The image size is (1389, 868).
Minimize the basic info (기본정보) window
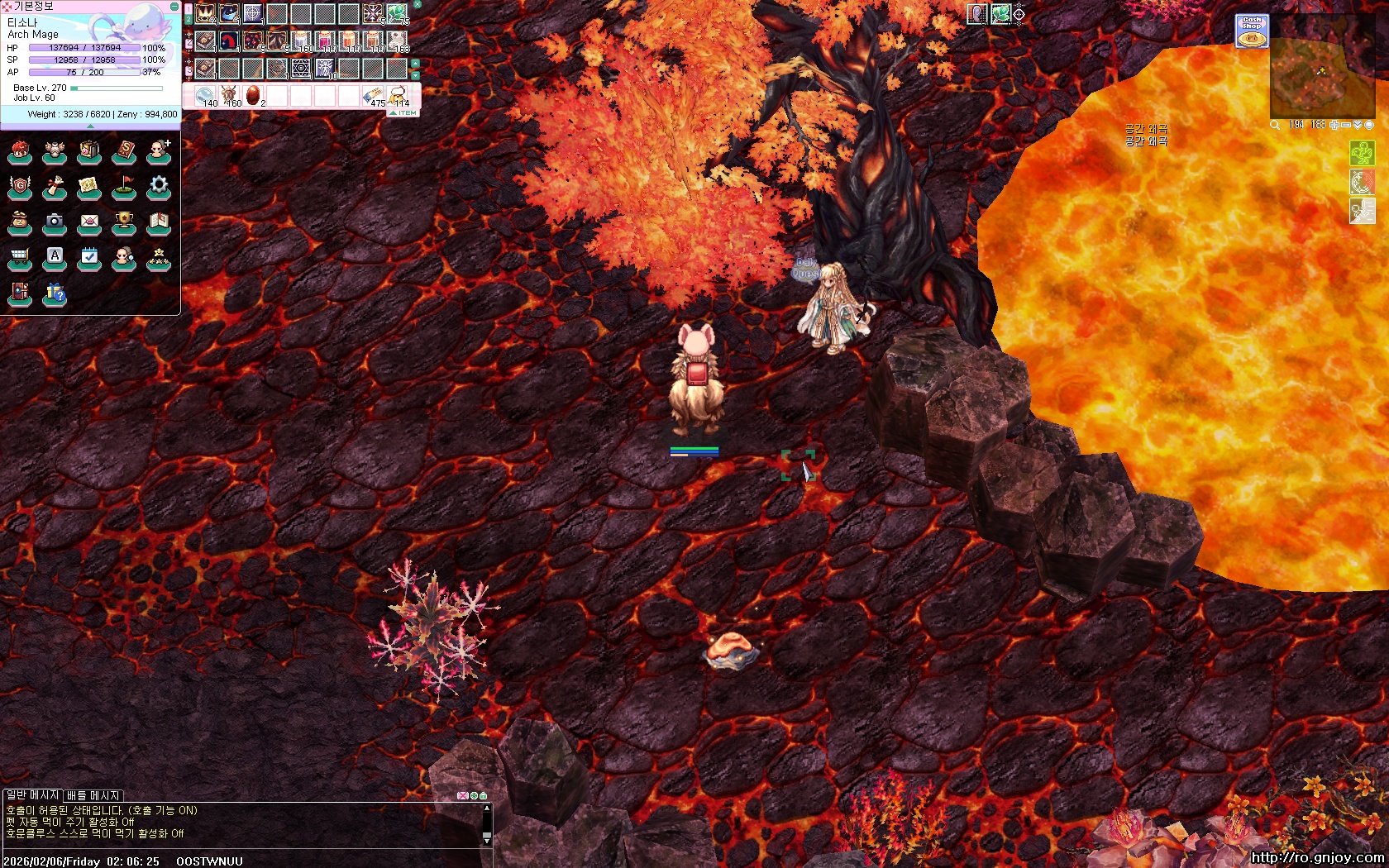point(174,6)
